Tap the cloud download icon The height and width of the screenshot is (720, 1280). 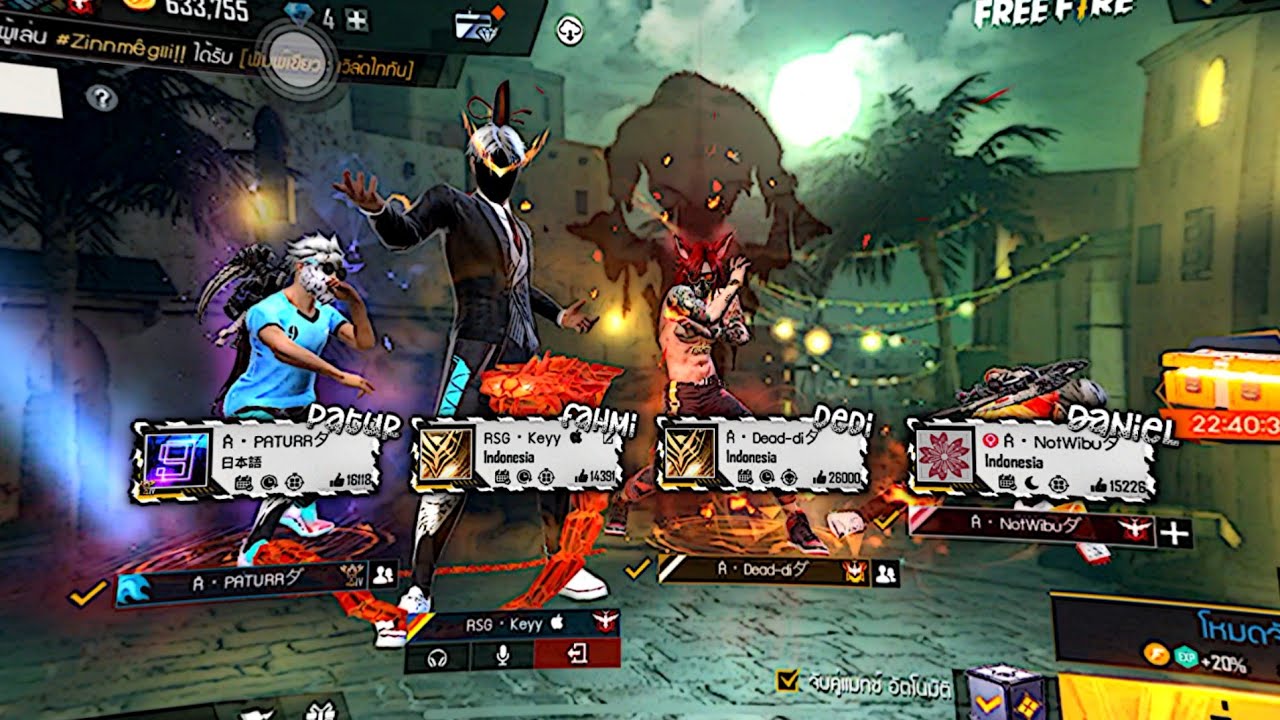570,30
